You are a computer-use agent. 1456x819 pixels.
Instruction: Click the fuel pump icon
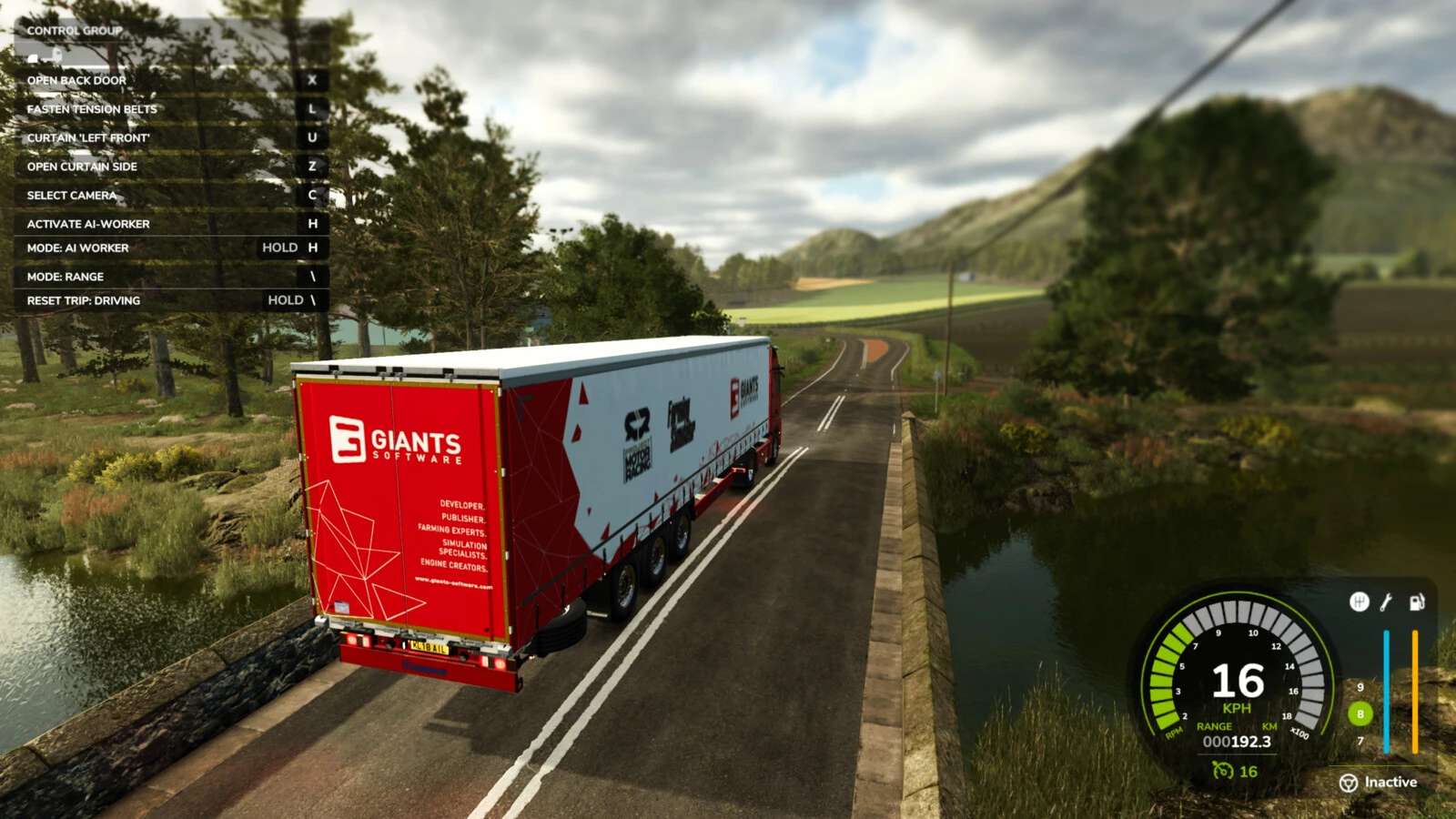point(1416,603)
